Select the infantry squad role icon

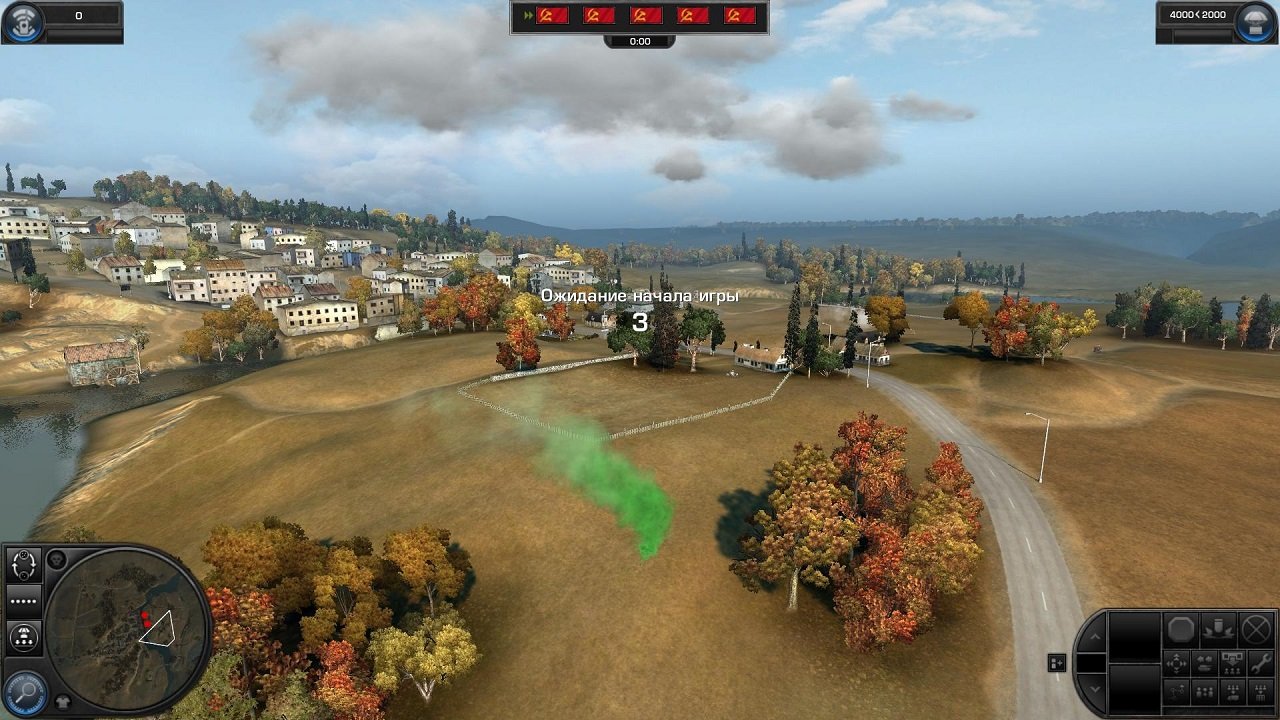(1203, 692)
